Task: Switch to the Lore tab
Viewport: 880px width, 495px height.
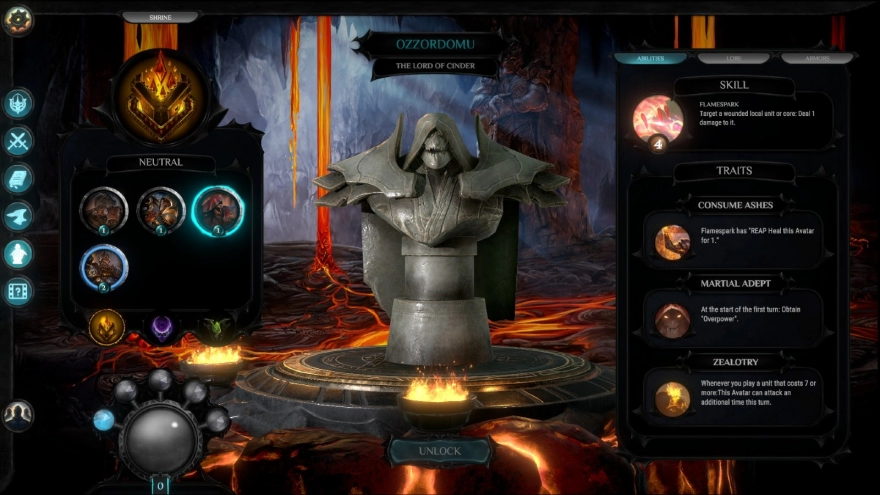Action: pyautogui.click(x=733, y=58)
